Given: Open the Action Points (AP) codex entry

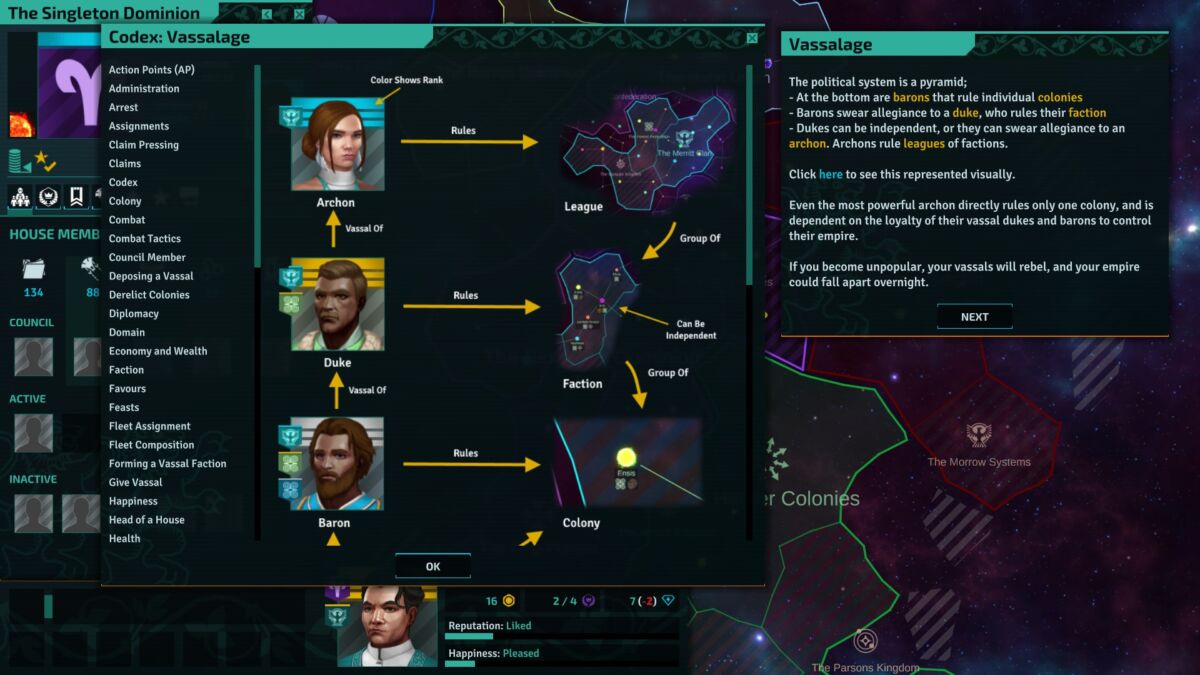Looking at the screenshot, I should point(151,70).
